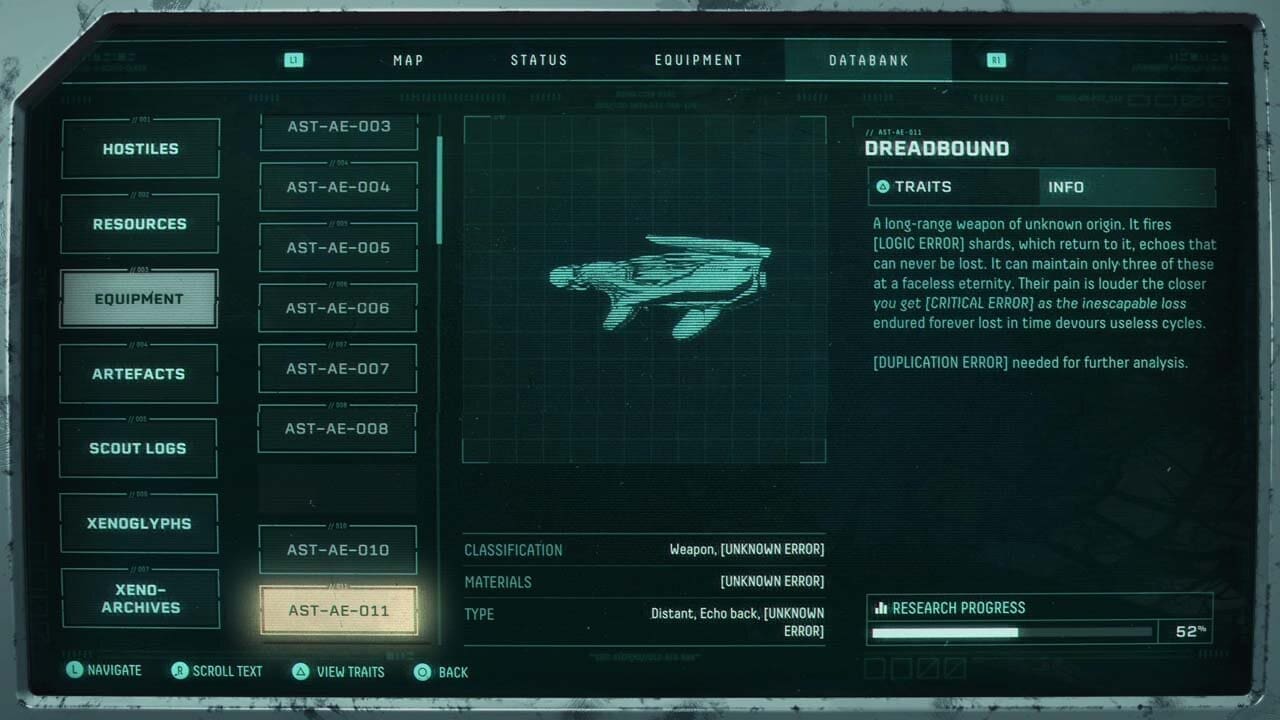Image resolution: width=1280 pixels, height=720 pixels.
Task: Switch to the Map tab
Action: [x=408, y=60]
